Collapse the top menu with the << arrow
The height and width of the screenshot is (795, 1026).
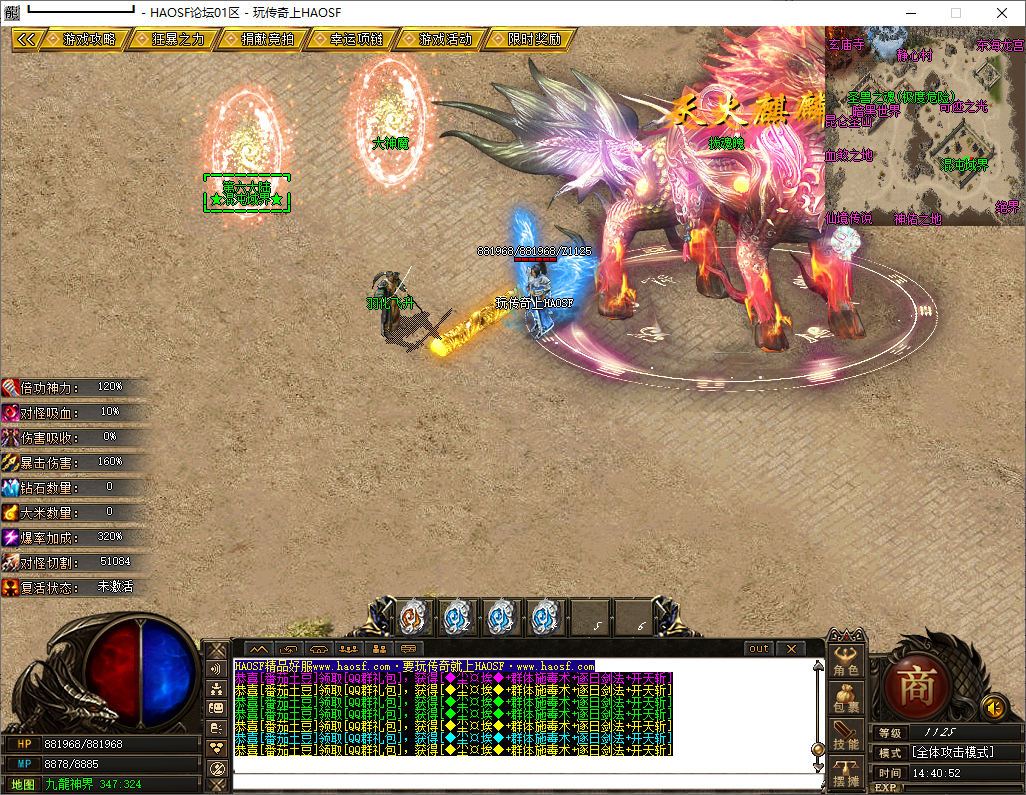click(26, 39)
